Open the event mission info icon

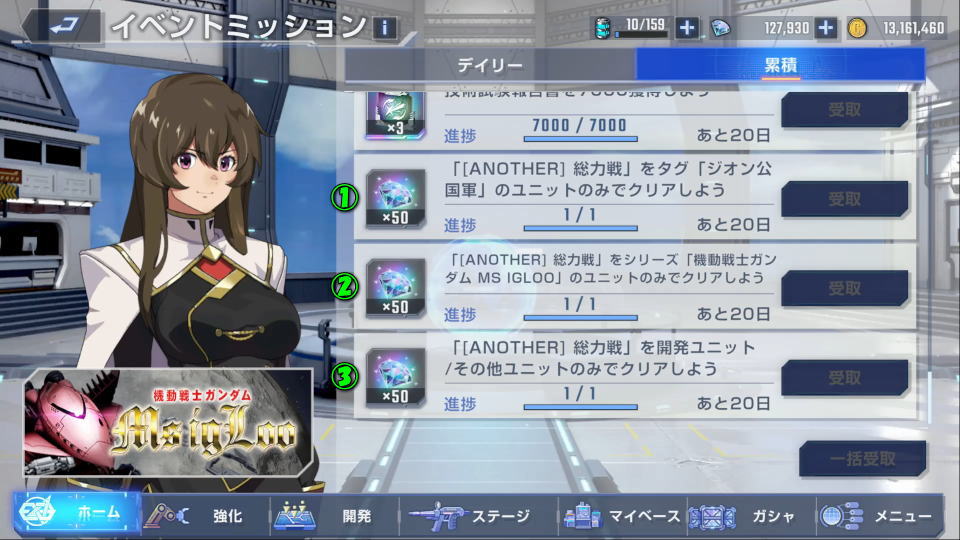click(x=384, y=27)
